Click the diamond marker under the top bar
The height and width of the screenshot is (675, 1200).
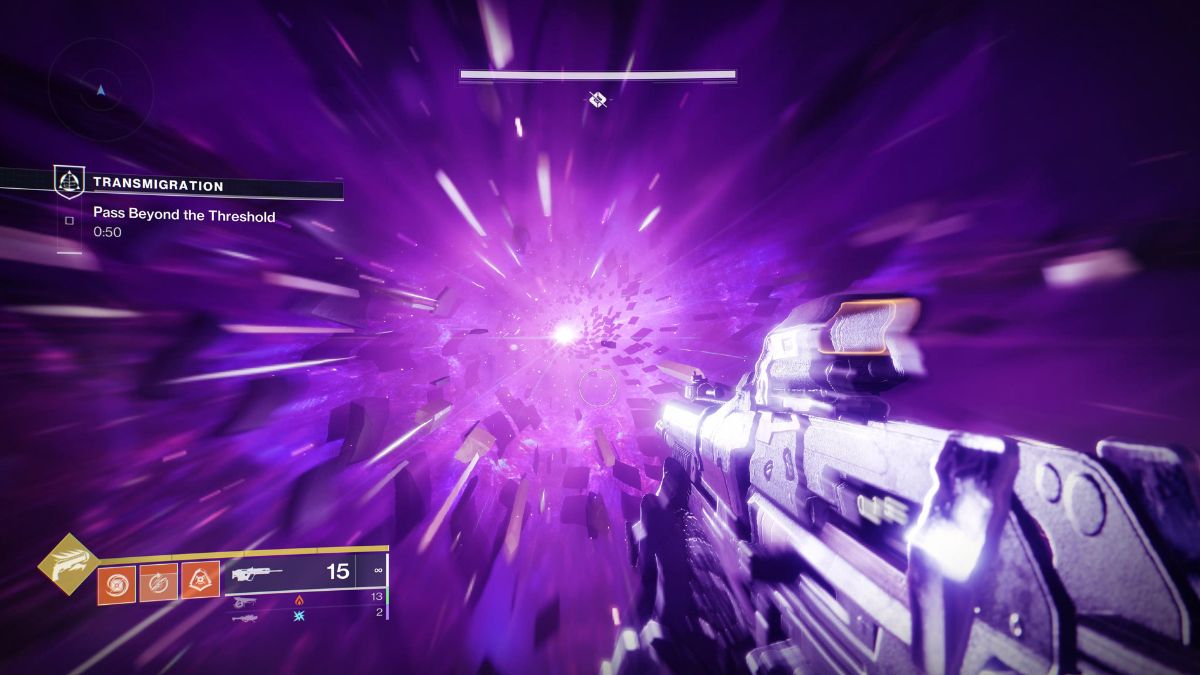(598, 98)
